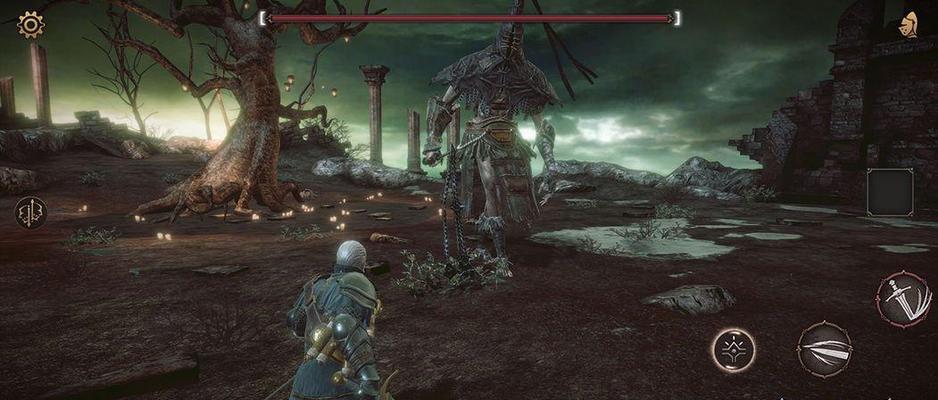The image size is (938, 400).
Task: Select the empty square item slot
Action: point(890,192)
